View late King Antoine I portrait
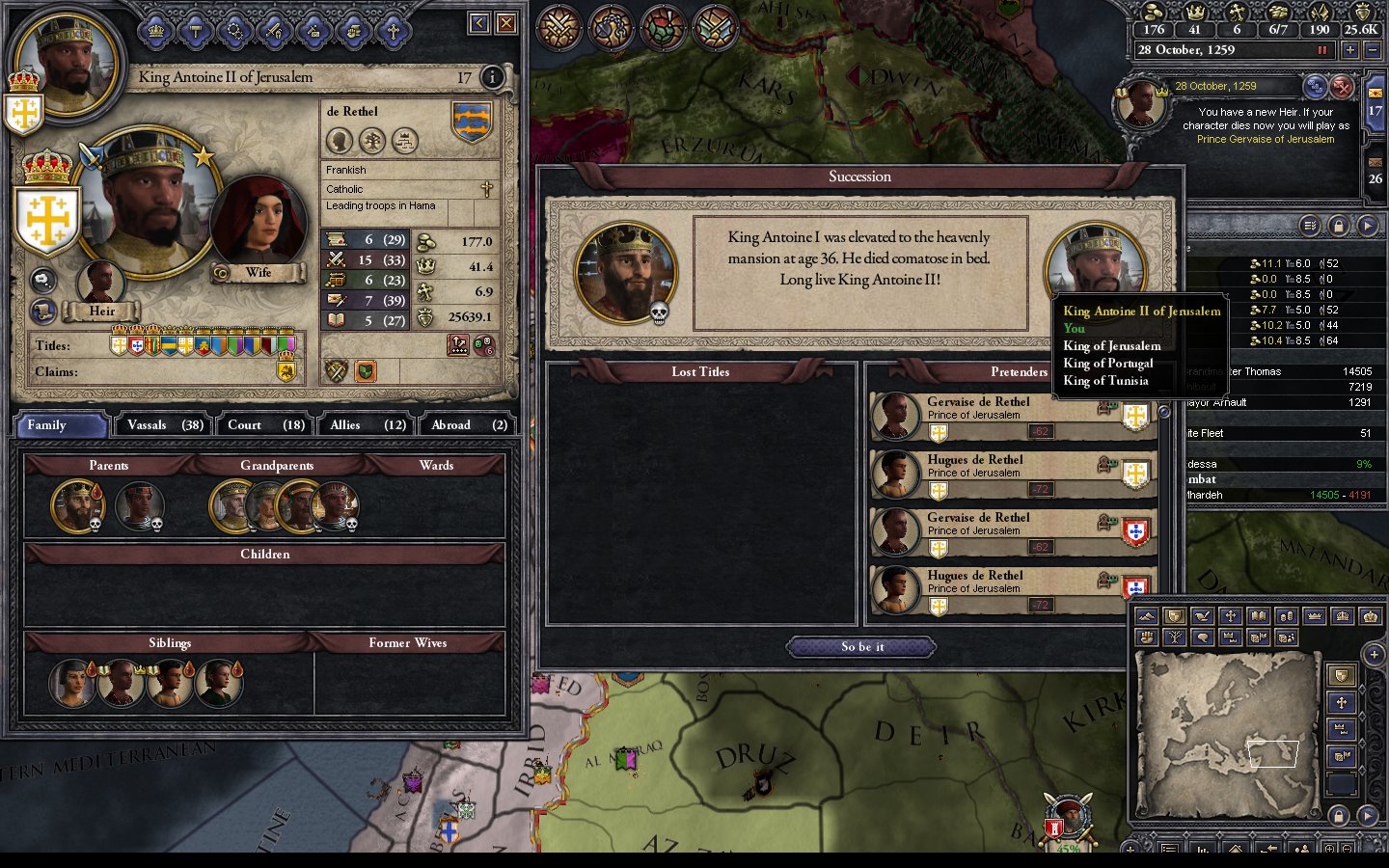1389x868 pixels. [x=625, y=271]
